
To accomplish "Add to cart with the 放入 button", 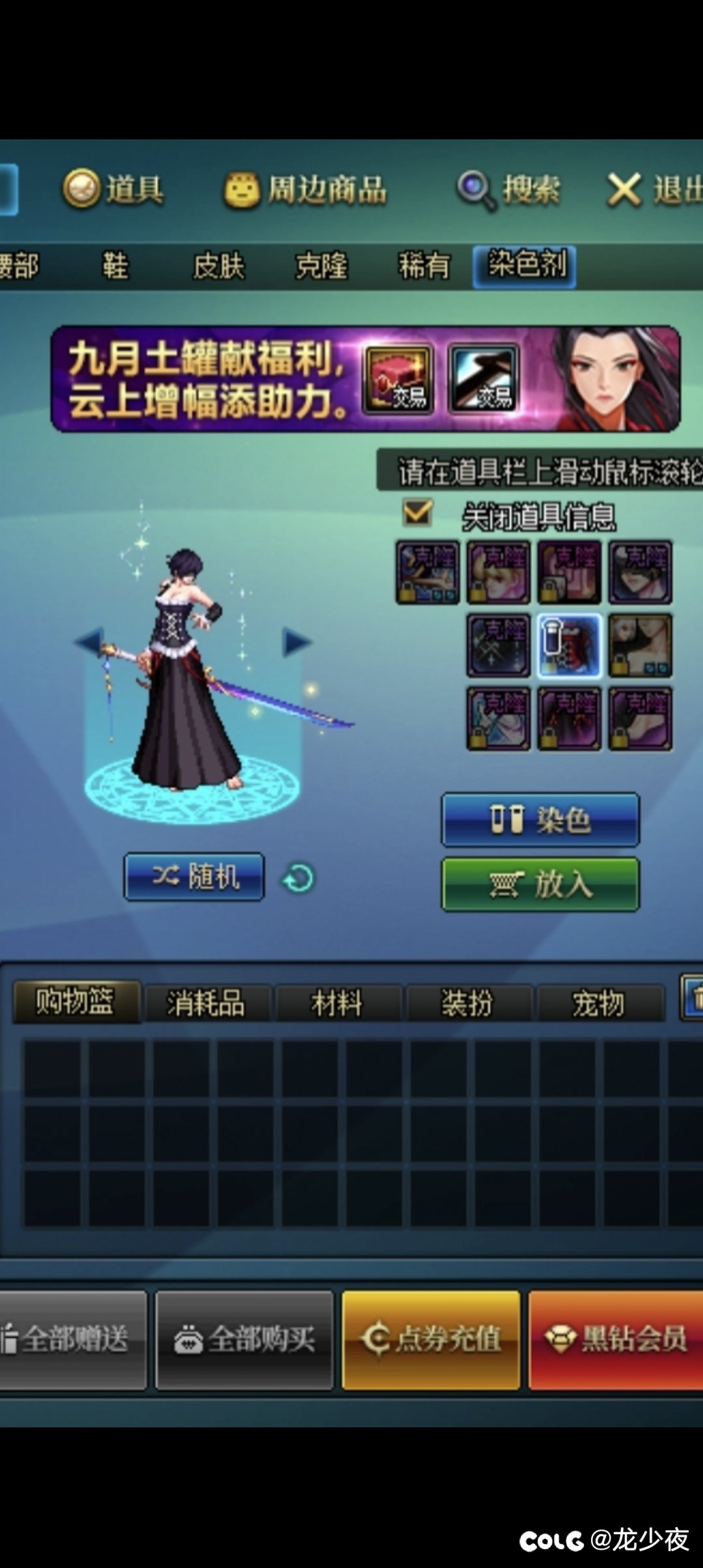I will coord(540,884).
